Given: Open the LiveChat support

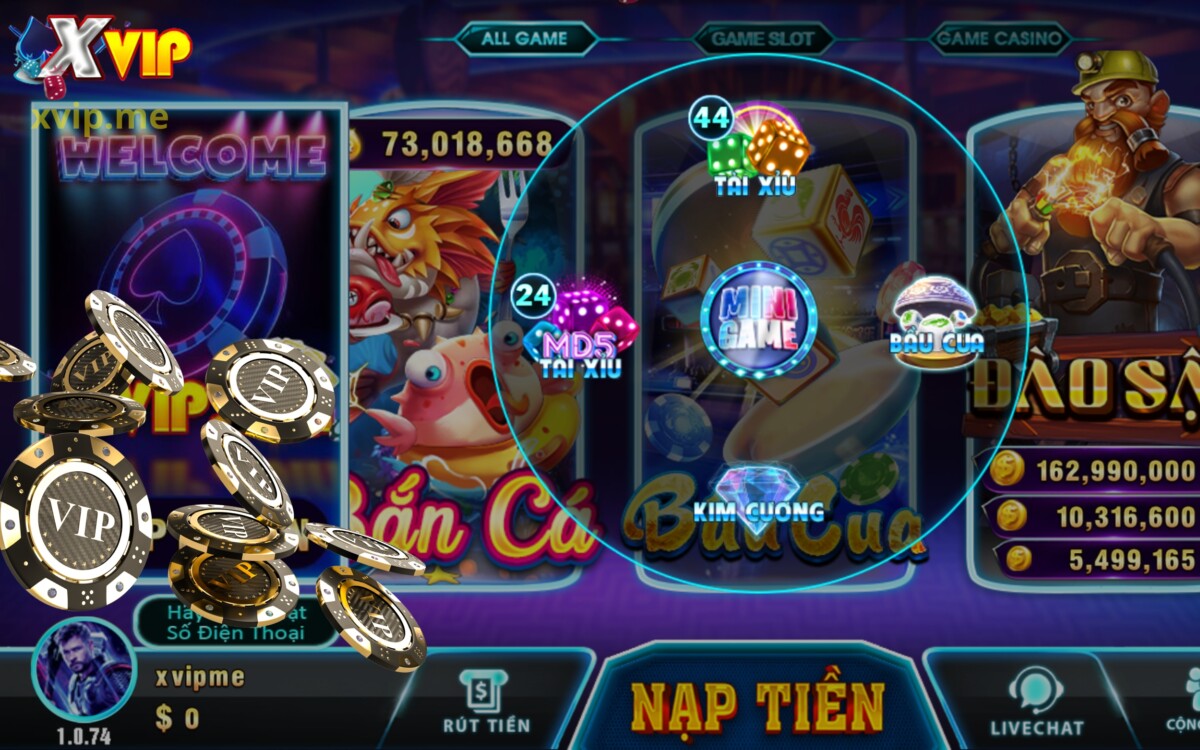Looking at the screenshot, I should point(1036,702).
